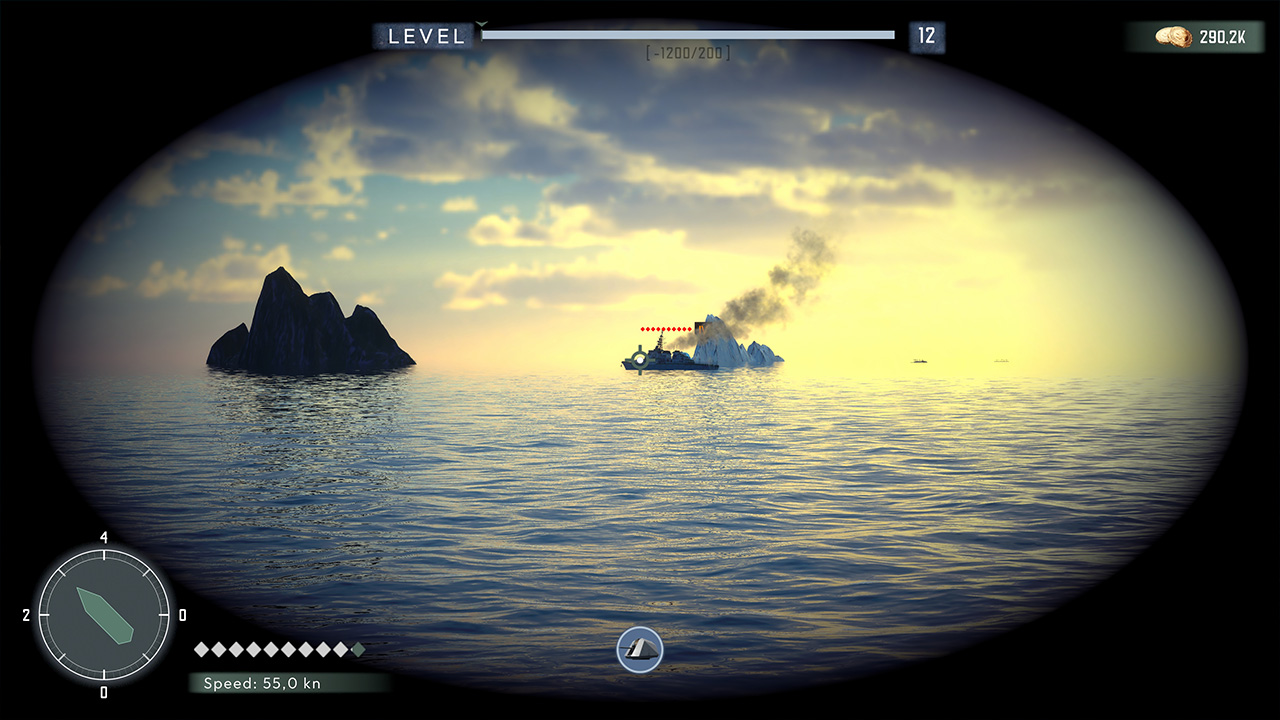Click the green torpedo diamond in ammo row
The width and height of the screenshot is (1280, 720).
pos(355,649)
